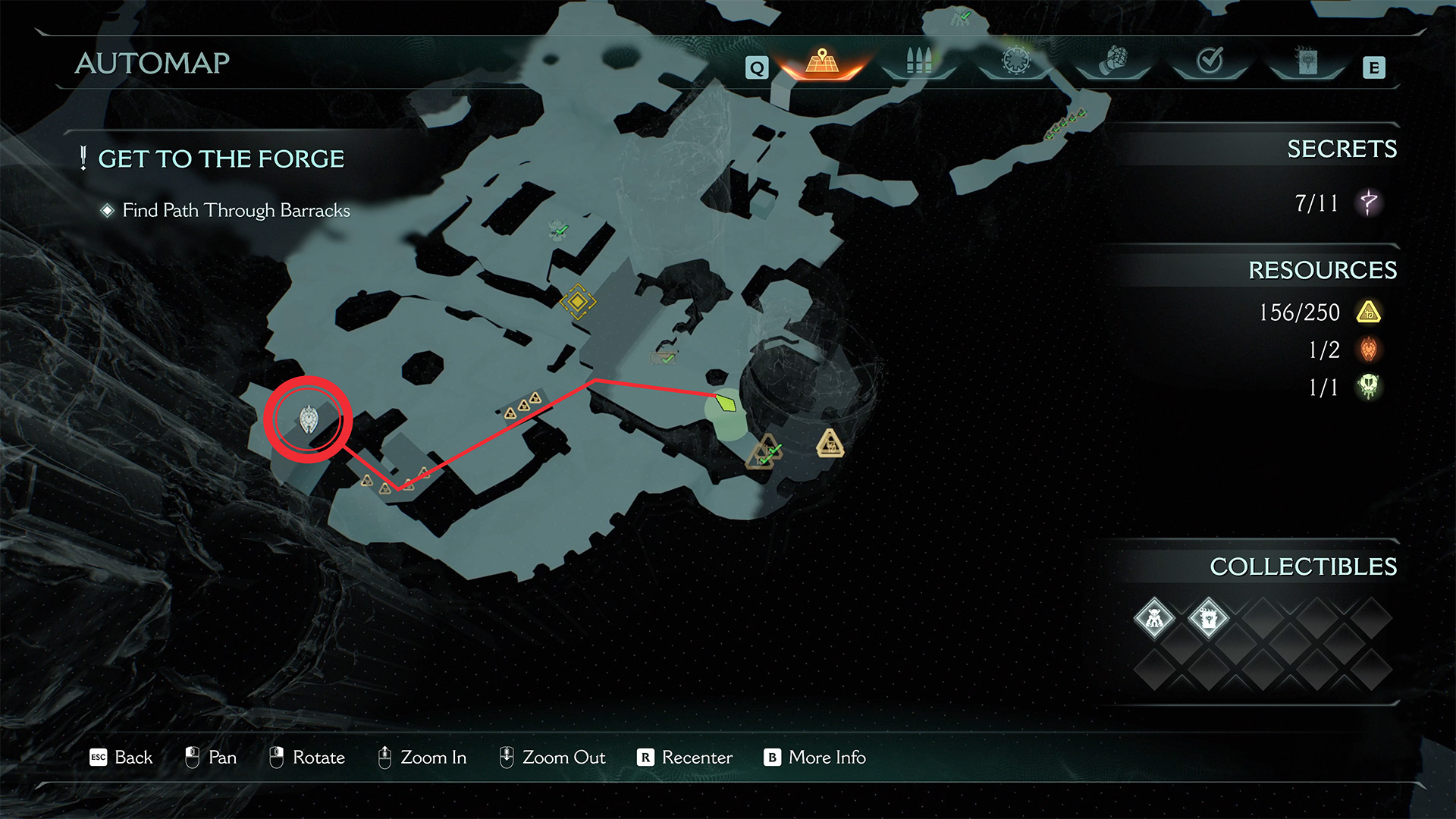Open the spiked gear tab
The image size is (1456, 819).
coord(1015,61)
